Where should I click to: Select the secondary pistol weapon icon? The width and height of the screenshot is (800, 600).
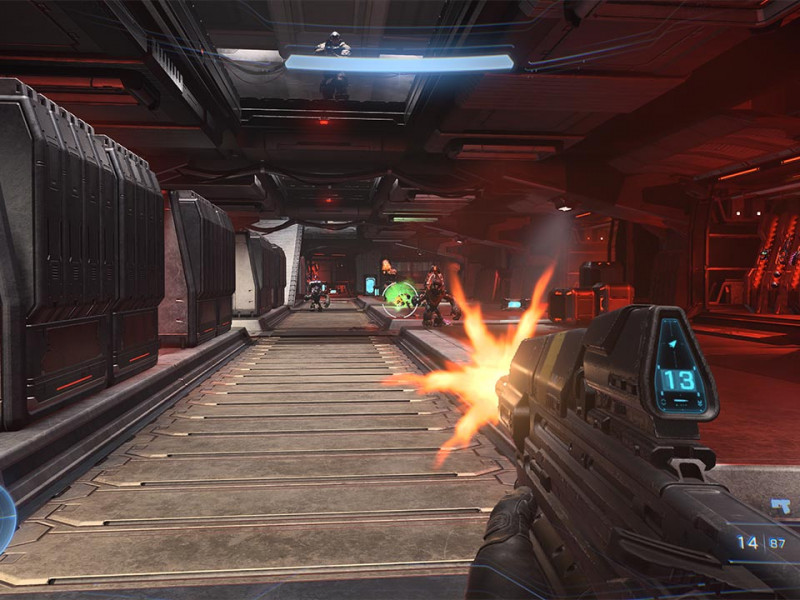[x=779, y=507]
